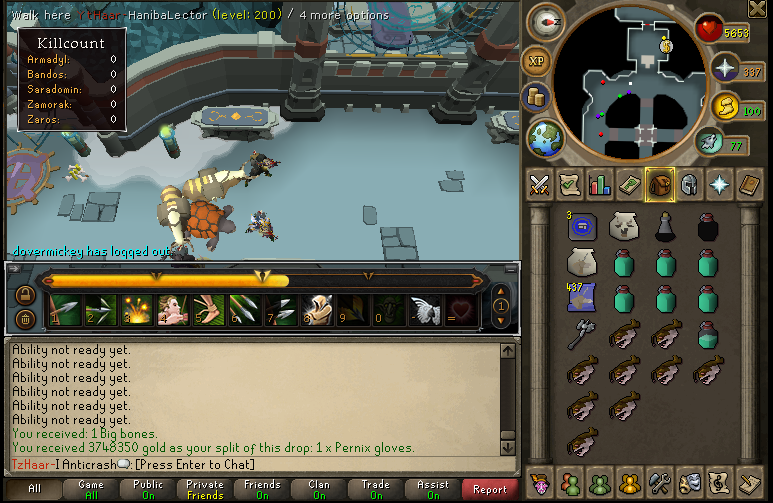This screenshot has height=503, width=773.
Task: Open the bar chart skills tab
Action: [600, 184]
